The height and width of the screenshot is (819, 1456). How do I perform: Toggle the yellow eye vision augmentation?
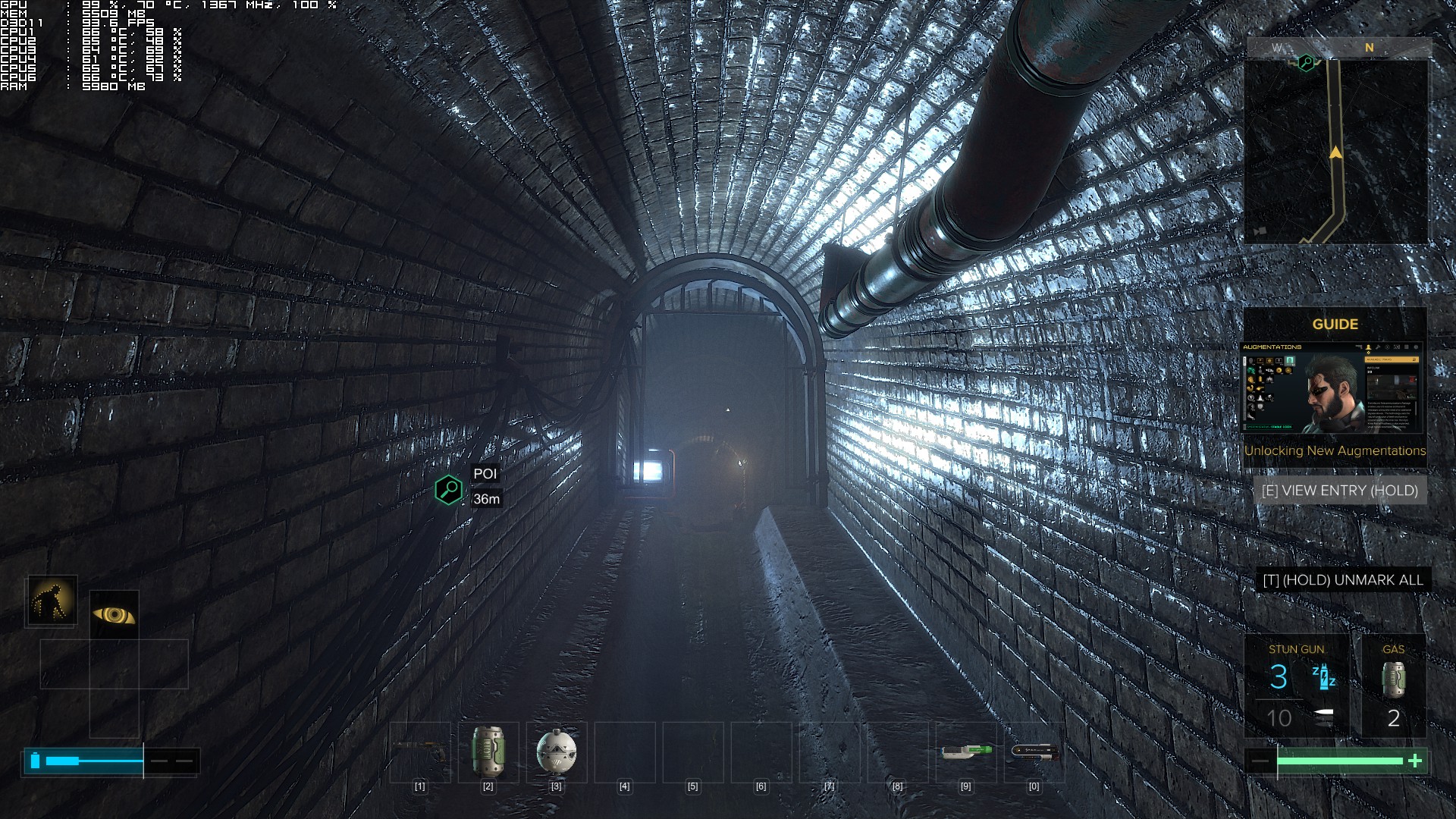pos(114,614)
